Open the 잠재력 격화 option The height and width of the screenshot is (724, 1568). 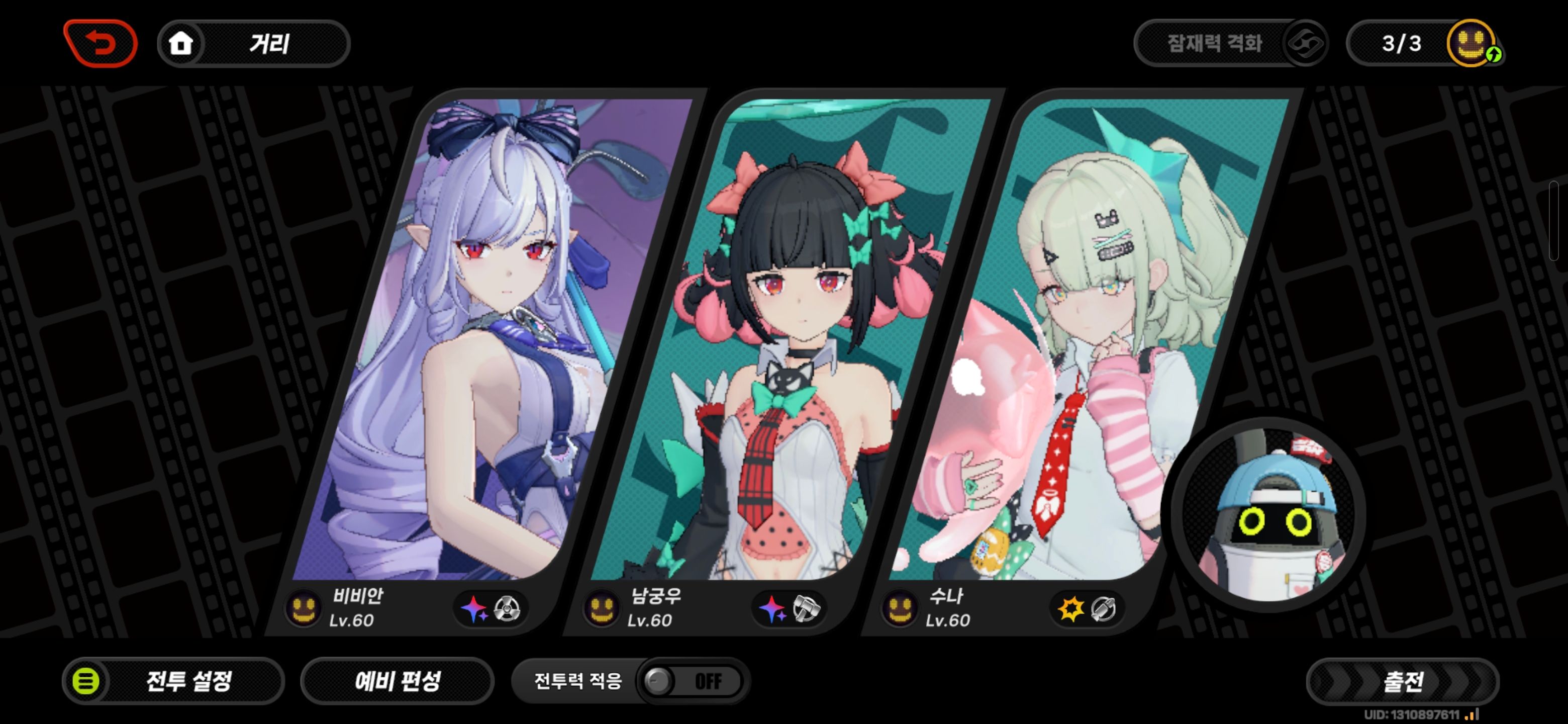pos(1230,43)
